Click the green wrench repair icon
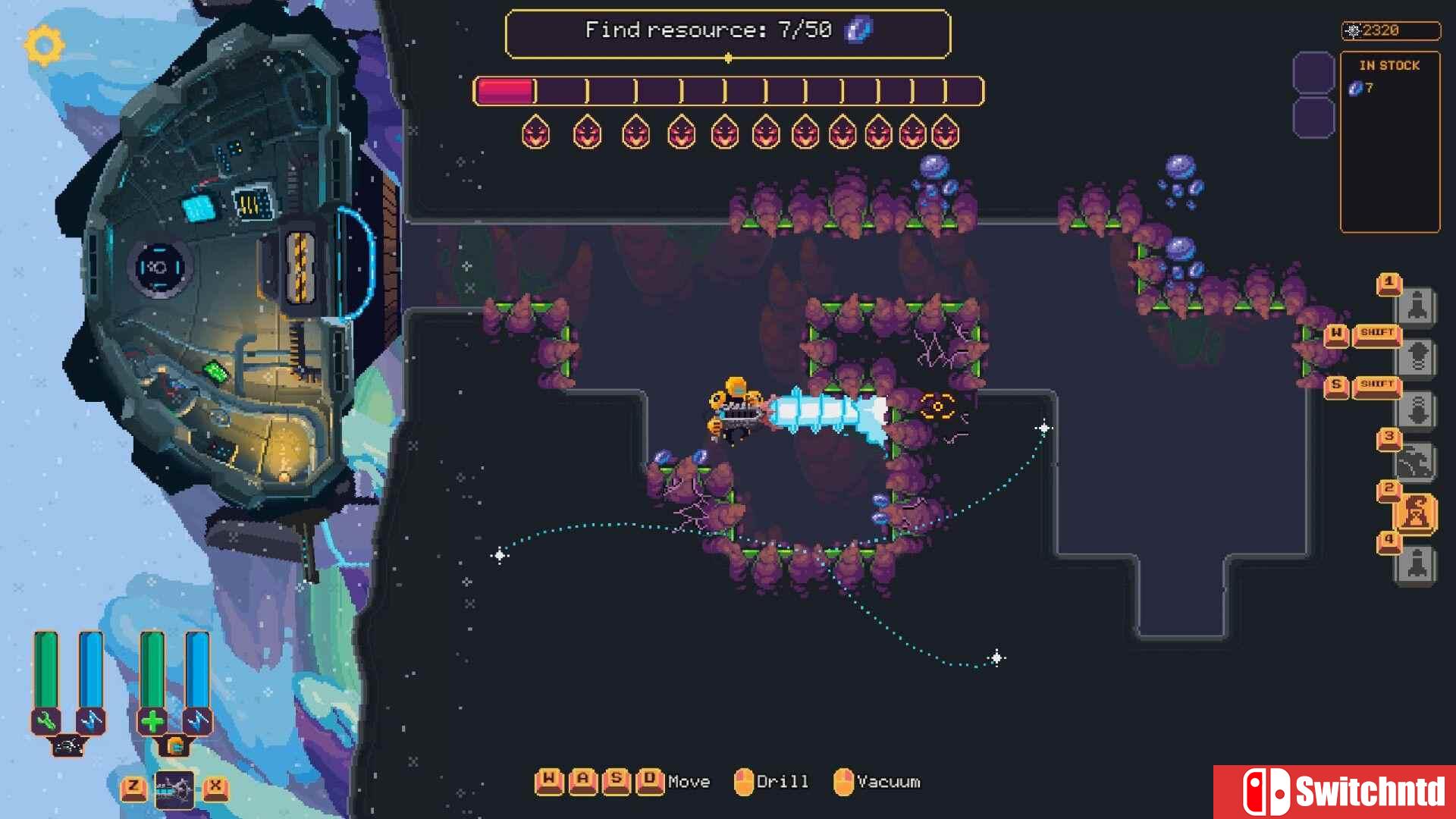This screenshot has width=1456, height=819. tap(46, 720)
